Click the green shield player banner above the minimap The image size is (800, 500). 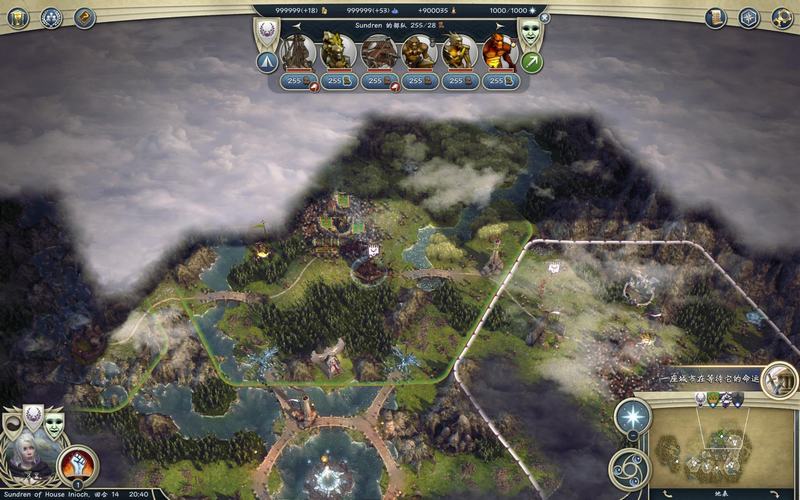(713, 400)
